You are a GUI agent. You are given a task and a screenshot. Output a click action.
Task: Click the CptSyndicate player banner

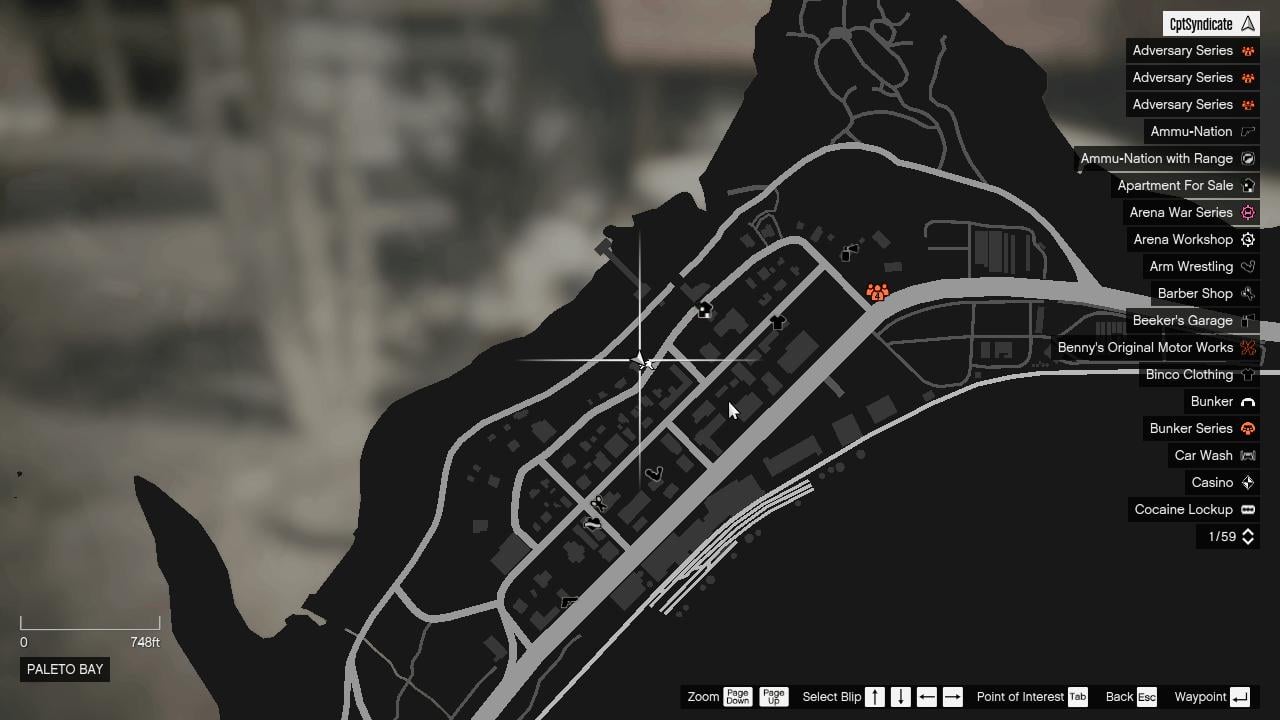pos(1210,22)
